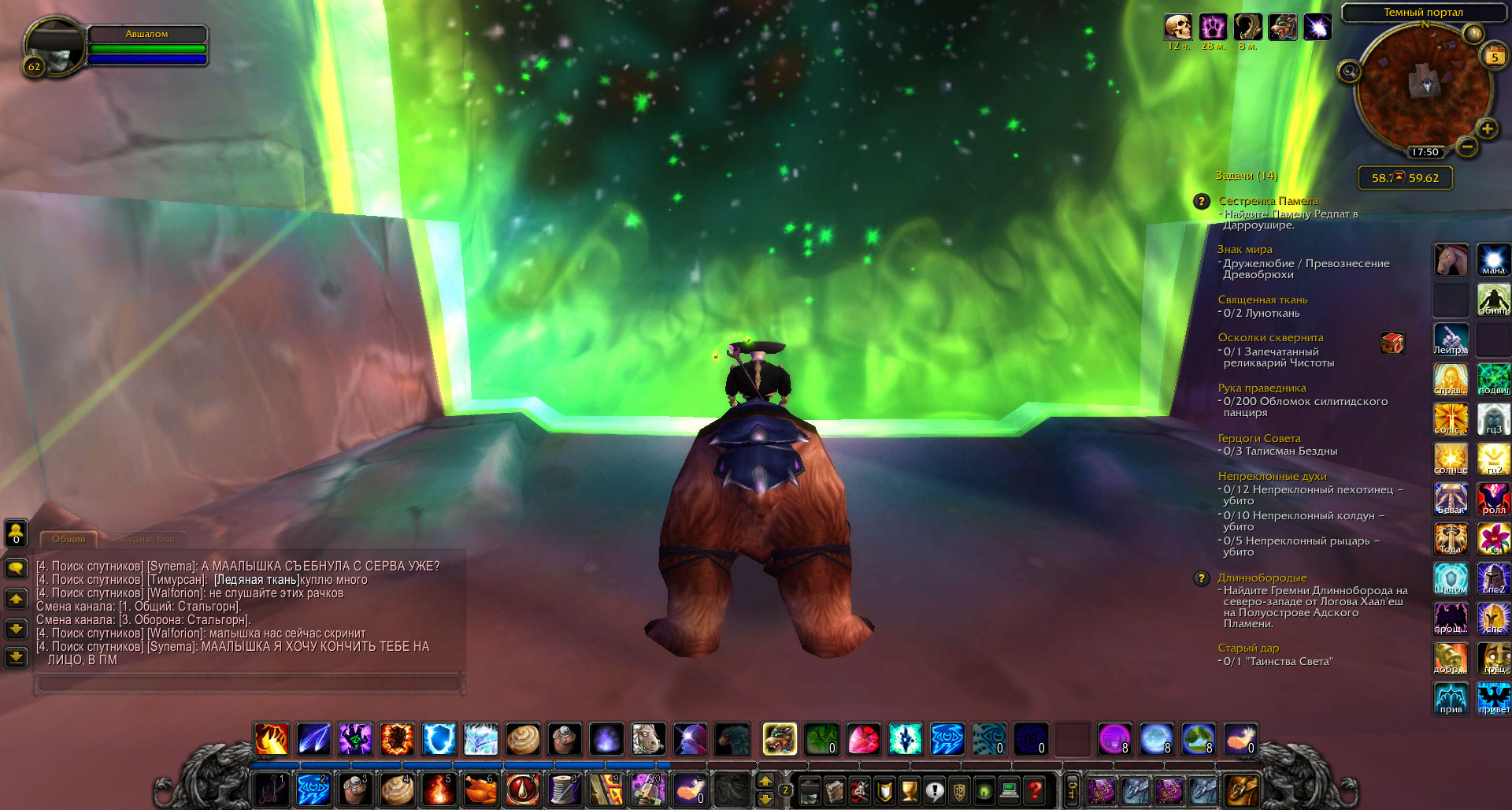1512x810 pixels.
Task: Open the backpack bag slot
Action: coord(1241,790)
